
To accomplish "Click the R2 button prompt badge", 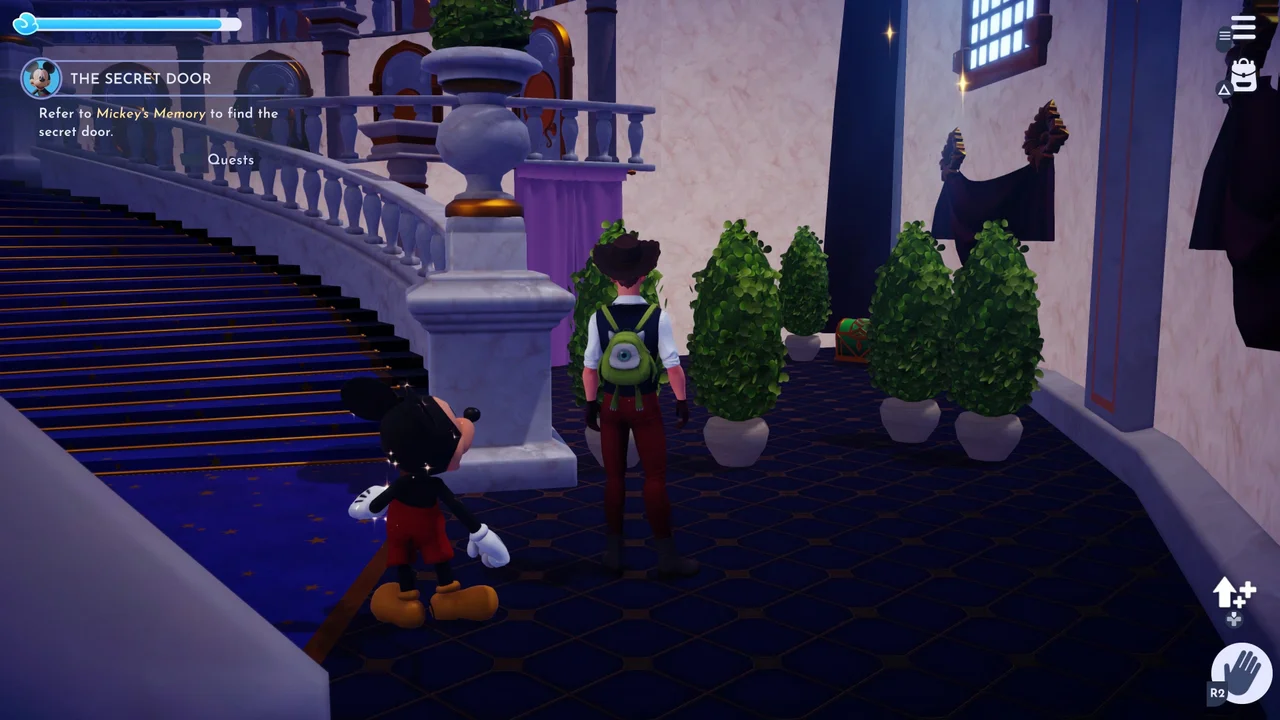I will click(1216, 691).
